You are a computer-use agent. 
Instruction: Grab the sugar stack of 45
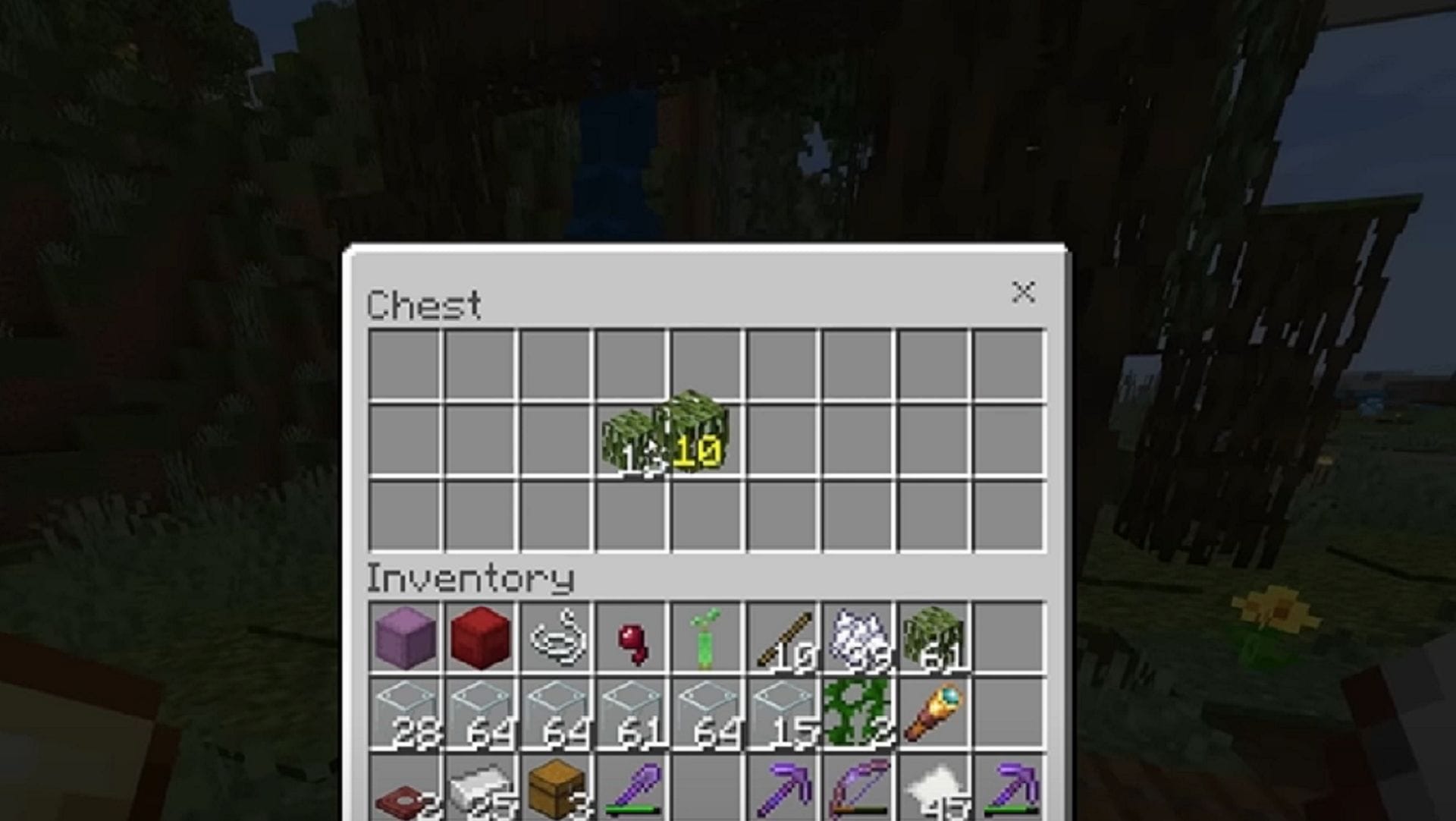point(937,793)
